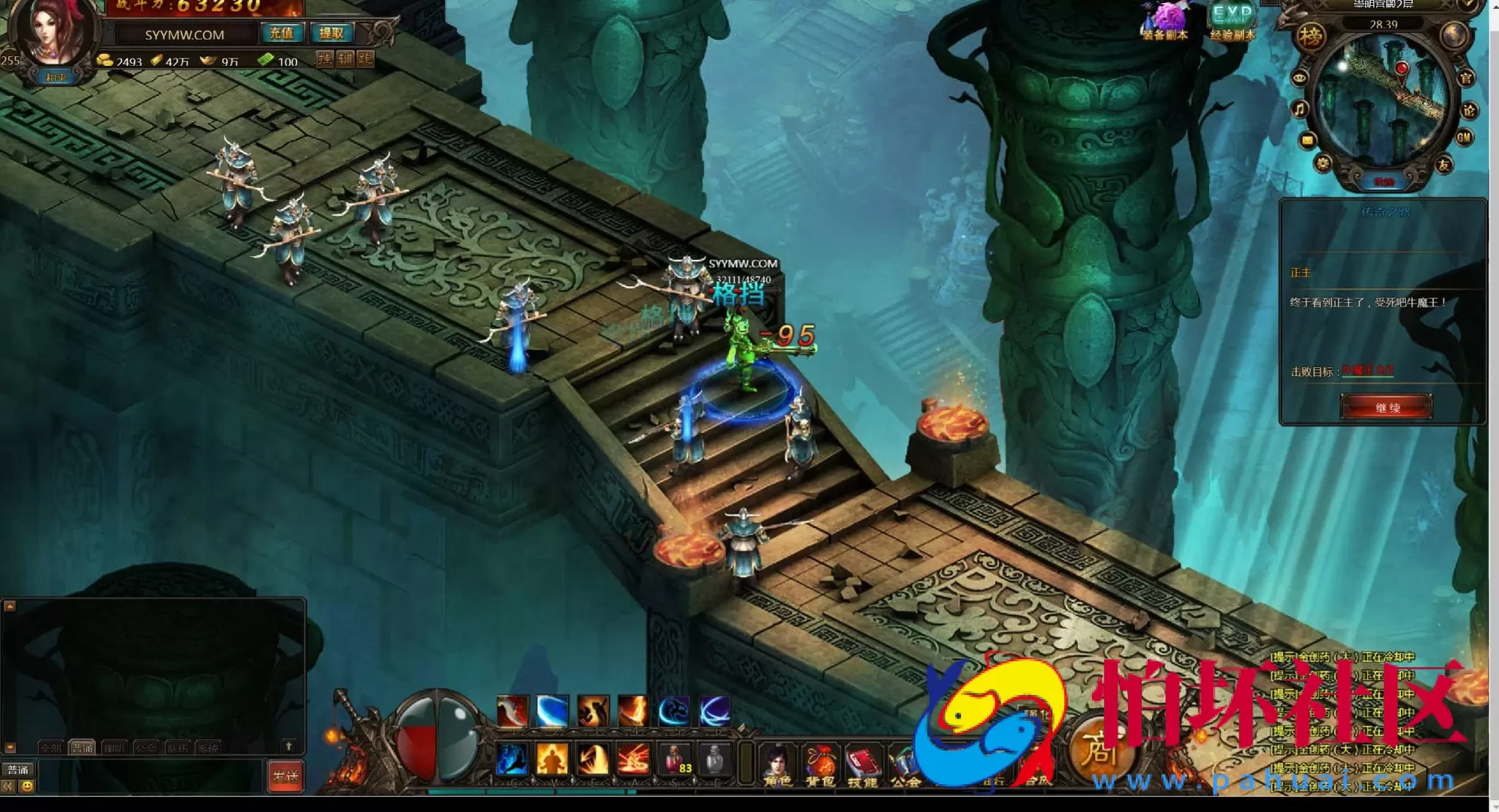This screenshot has width=1499, height=812.
Task: Open the 榜 ranking button
Action: pos(1310,36)
